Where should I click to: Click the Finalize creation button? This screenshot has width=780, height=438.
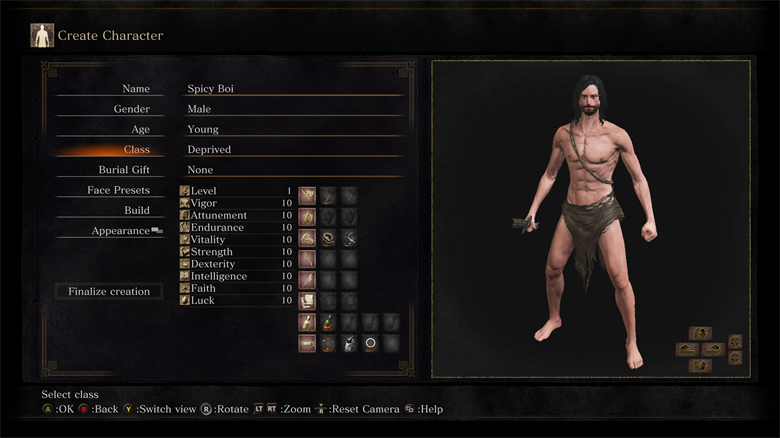109,292
